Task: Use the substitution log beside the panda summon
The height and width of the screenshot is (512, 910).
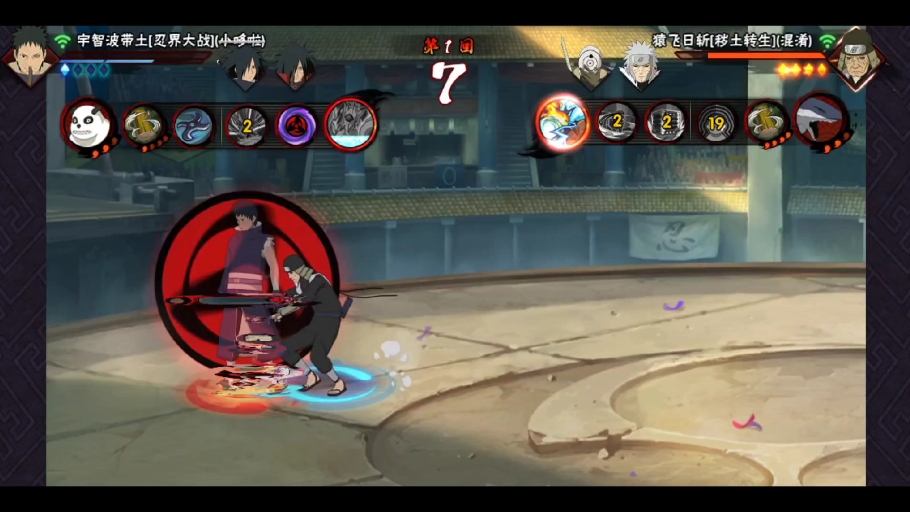Action: 144,126
